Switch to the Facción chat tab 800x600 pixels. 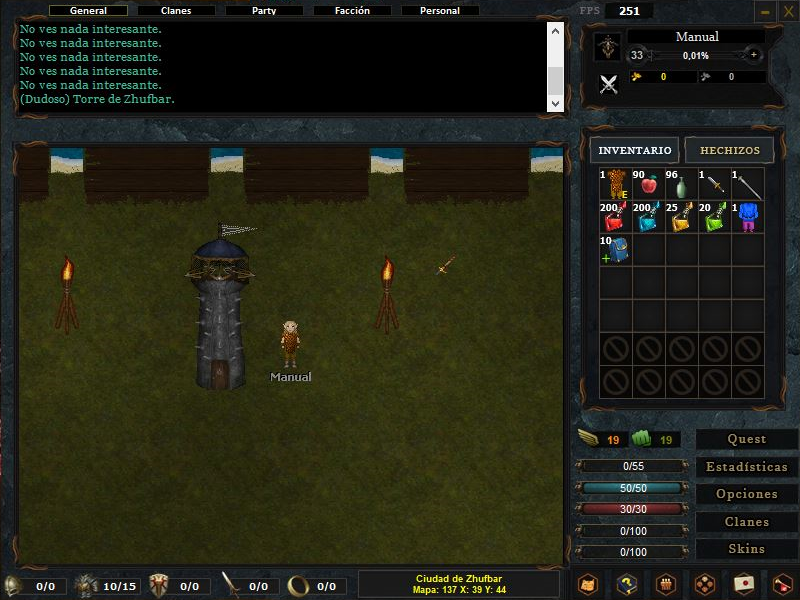click(x=352, y=11)
